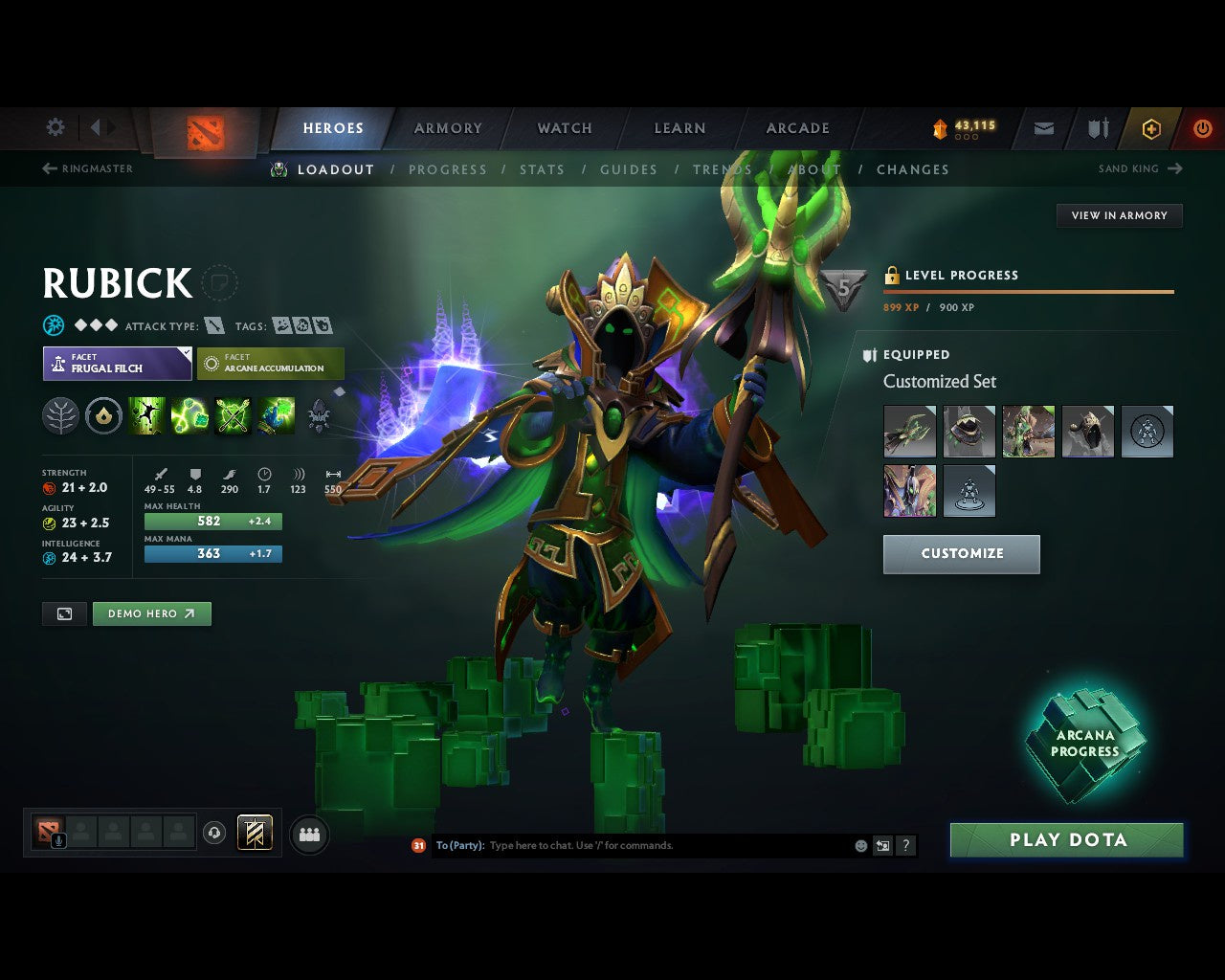Select Rubick's Spell Steal ultimate icon
This screenshot has width=1225, height=980.
tap(277, 415)
